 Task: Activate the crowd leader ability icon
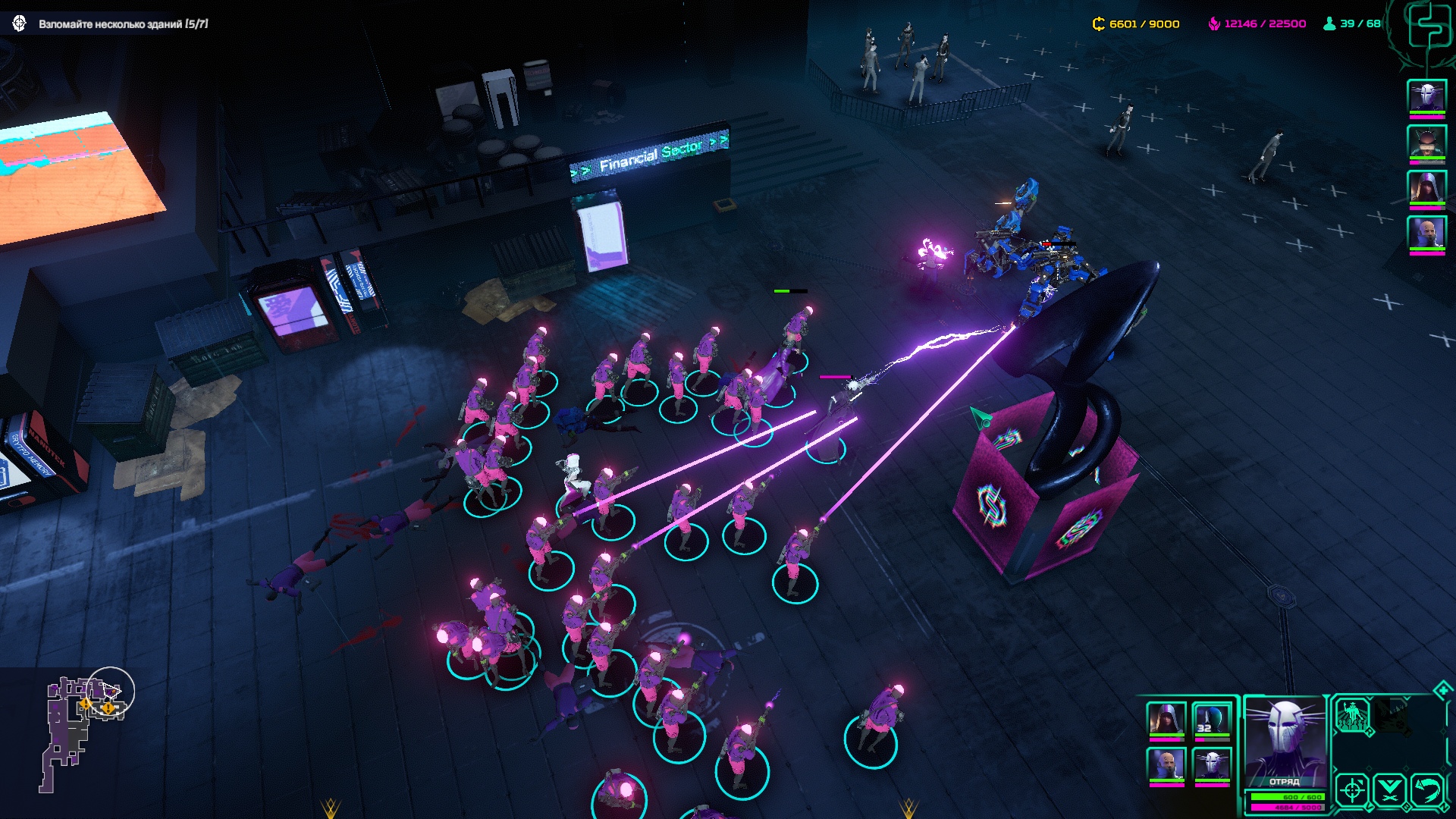click(x=1352, y=715)
